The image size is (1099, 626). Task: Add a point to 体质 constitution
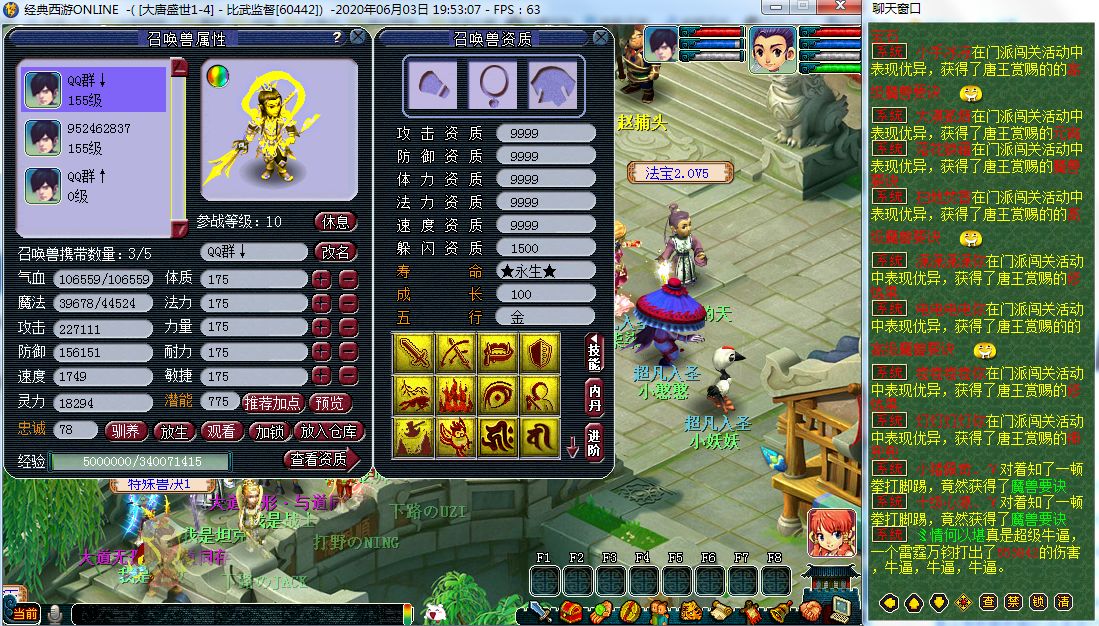pos(322,279)
